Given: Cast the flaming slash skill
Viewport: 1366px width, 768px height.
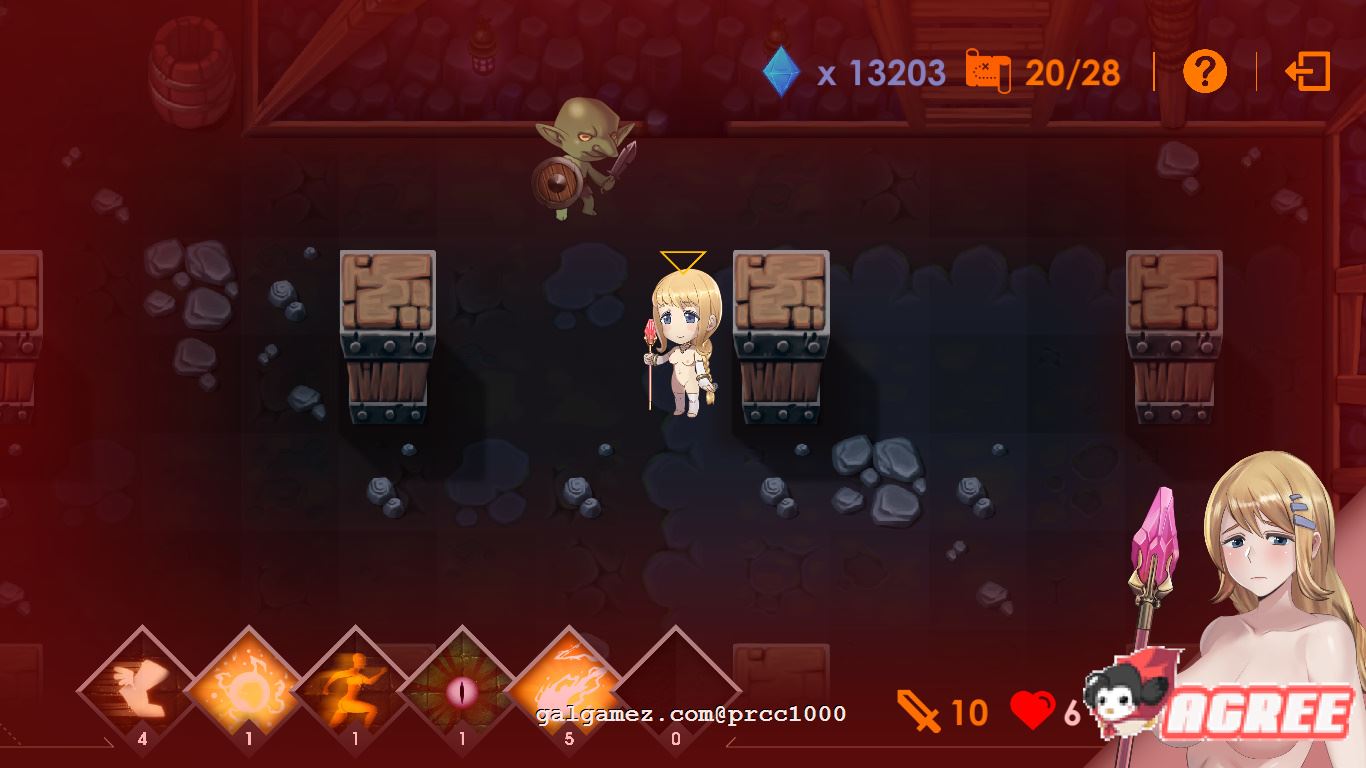Looking at the screenshot, I should (569, 689).
